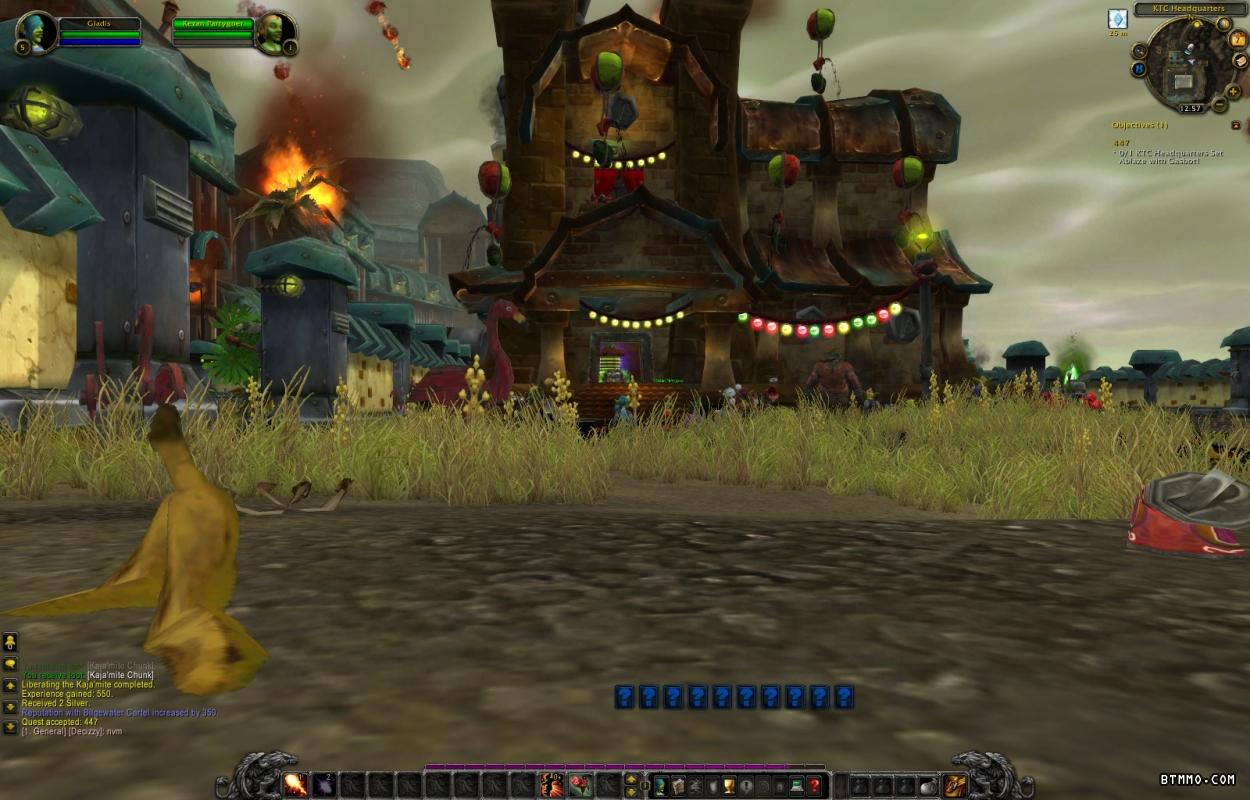
Task: Open the calendar button beside the minimap
Action: [1240, 39]
